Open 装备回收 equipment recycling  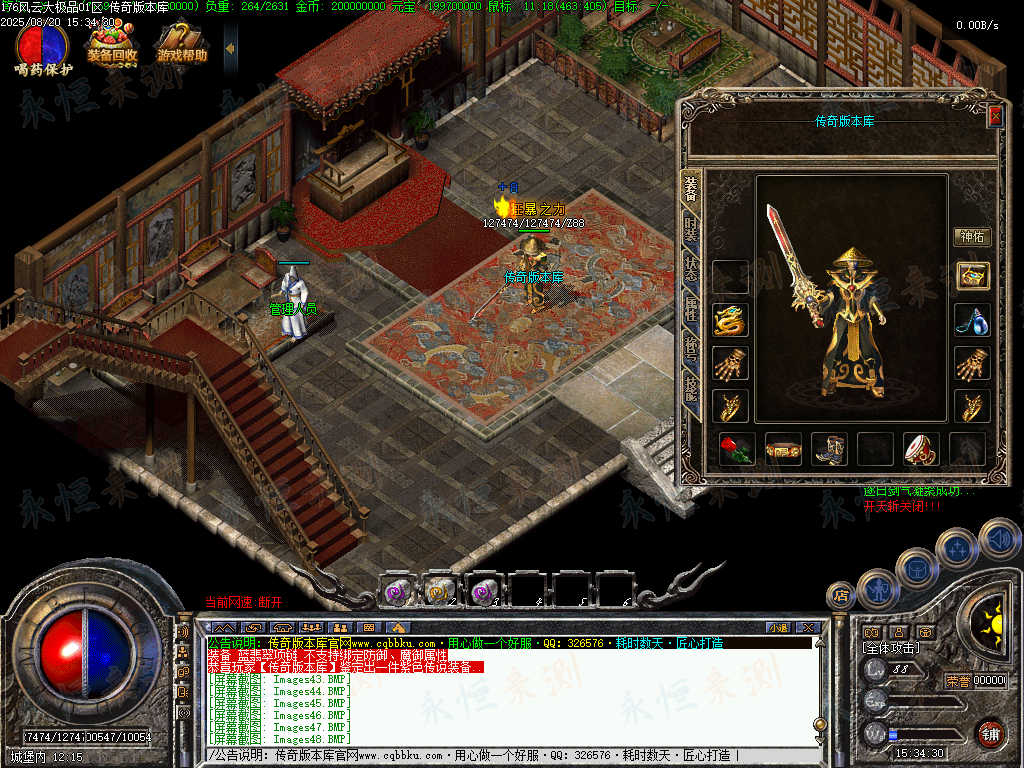(112, 42)
